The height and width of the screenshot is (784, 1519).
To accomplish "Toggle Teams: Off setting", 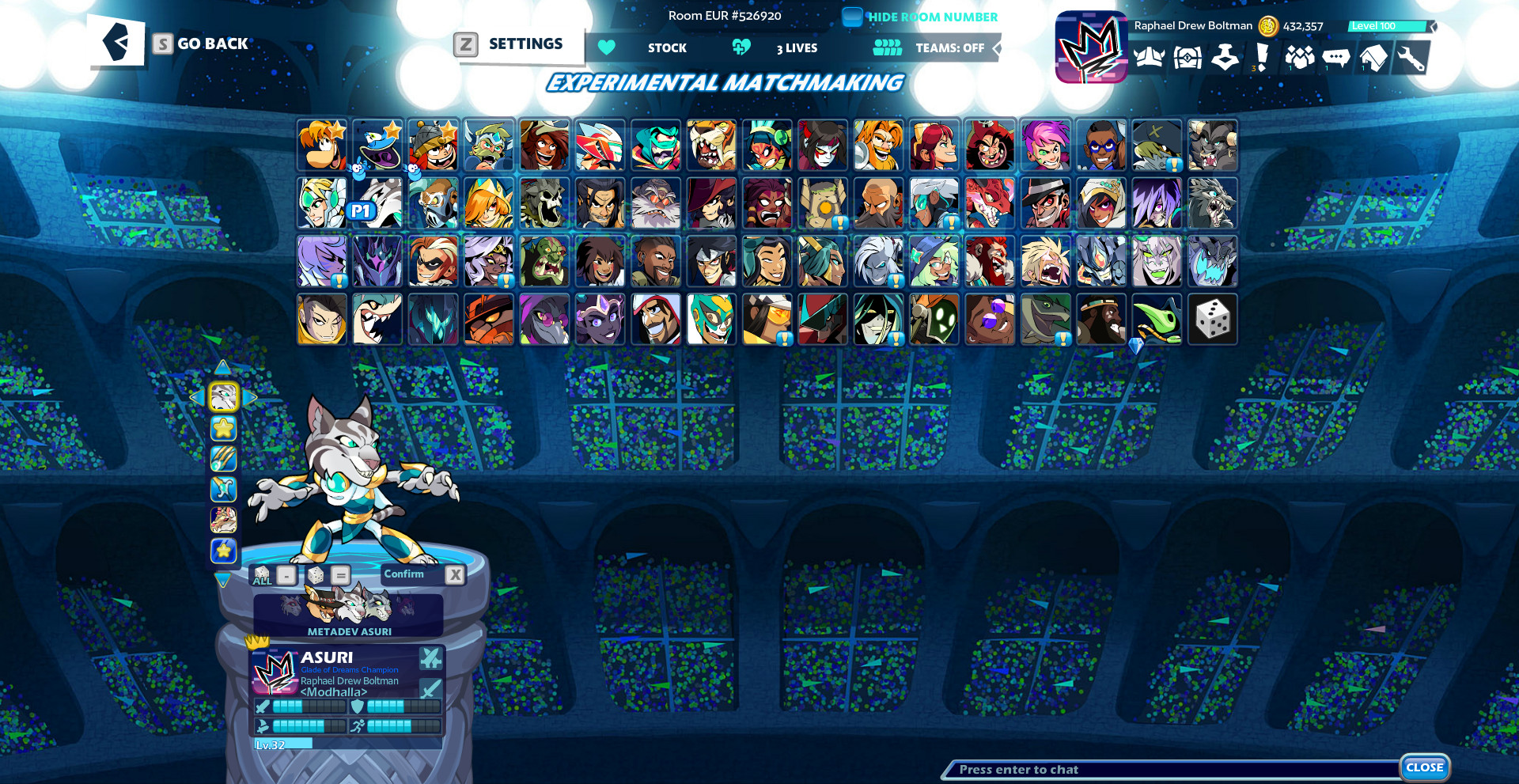I will [x=952, y=47].
